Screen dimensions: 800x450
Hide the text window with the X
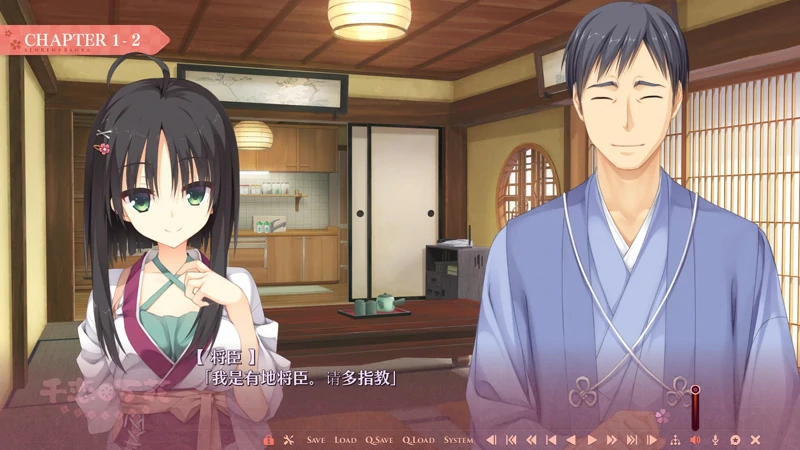tap(756, 440)
